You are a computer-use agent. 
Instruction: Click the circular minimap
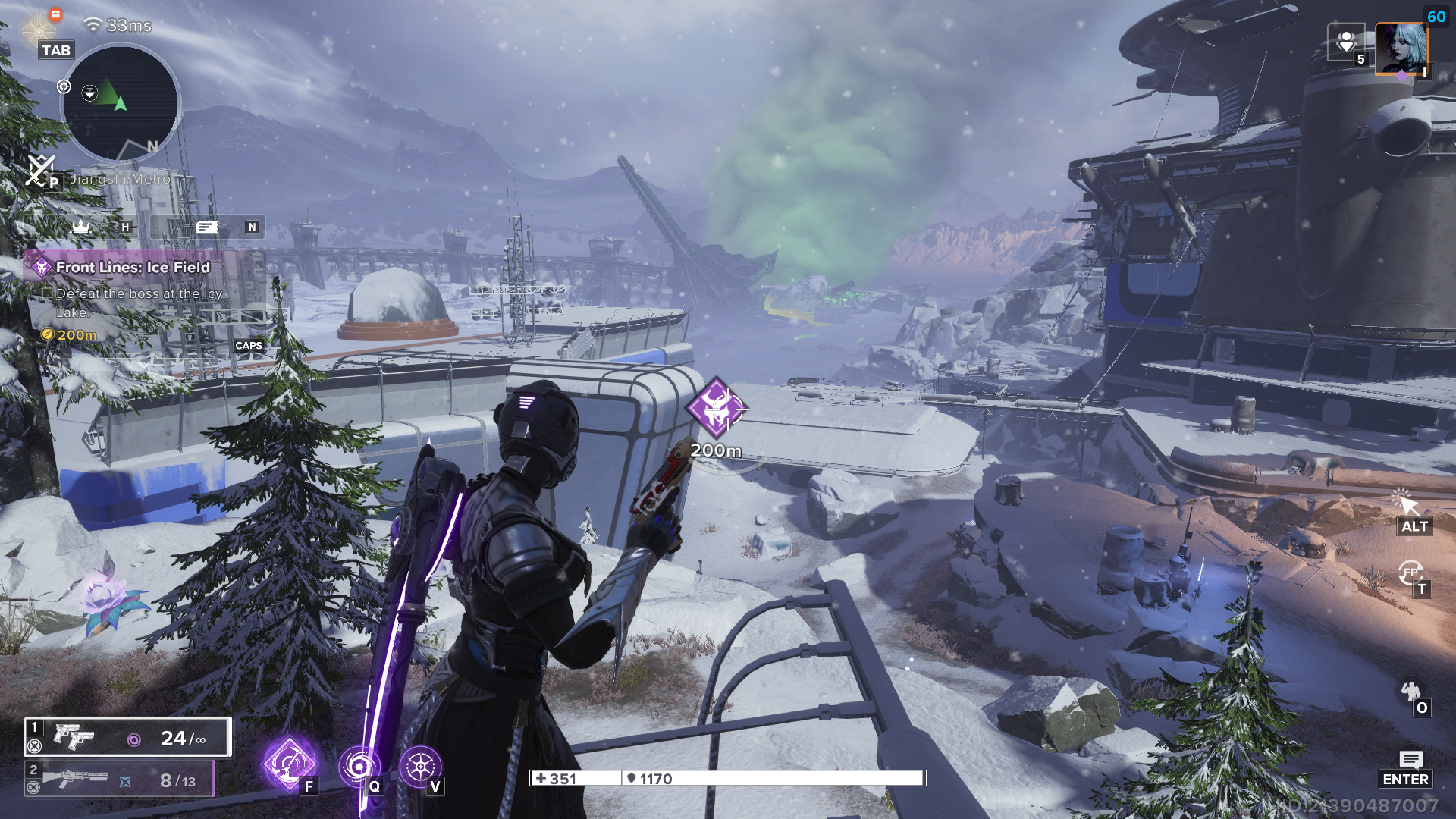click(121, 102)
